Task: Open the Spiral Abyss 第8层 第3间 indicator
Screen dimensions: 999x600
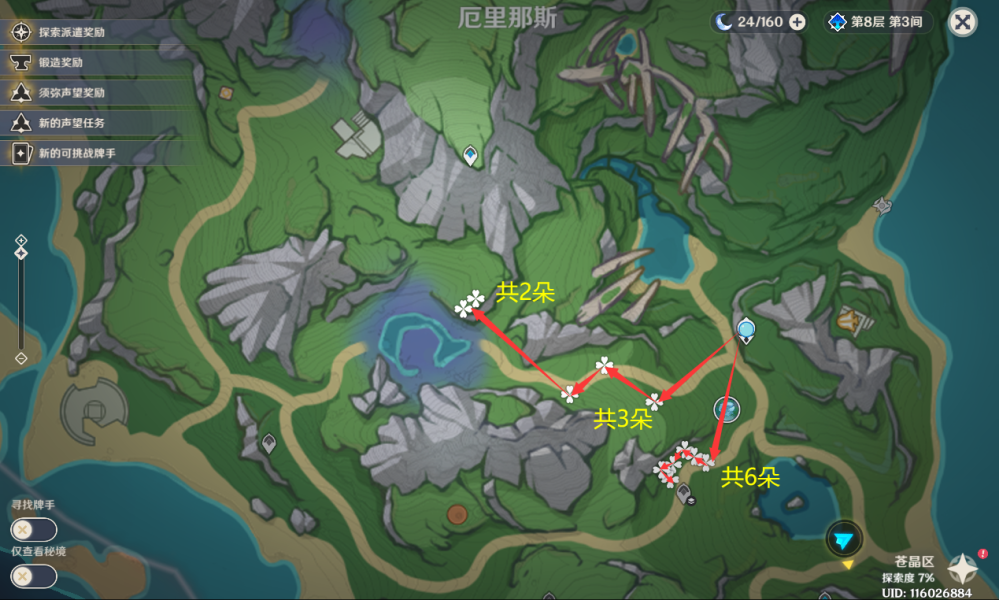Action: pos(879,22)
